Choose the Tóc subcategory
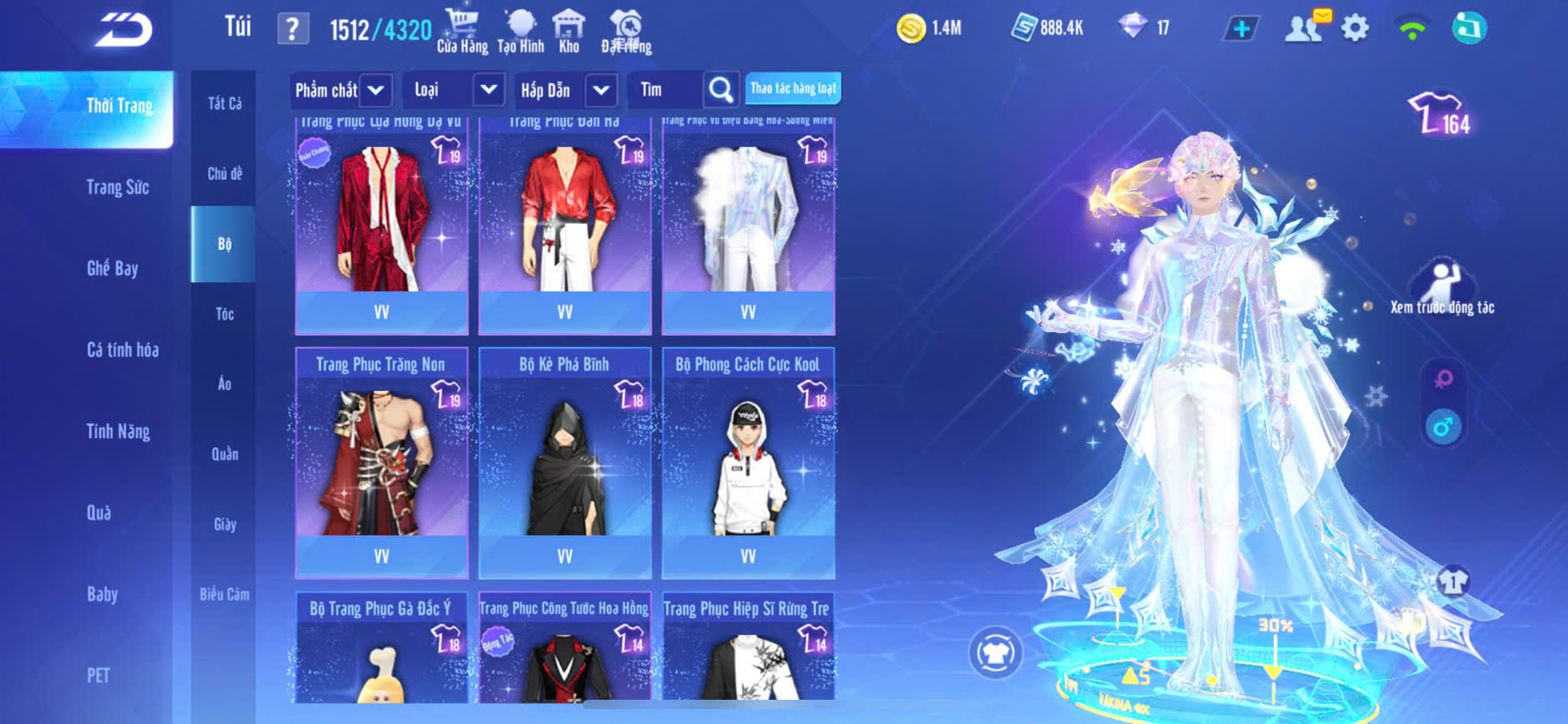Viewport: 1568px width, 724px height. tap(224, 314)
